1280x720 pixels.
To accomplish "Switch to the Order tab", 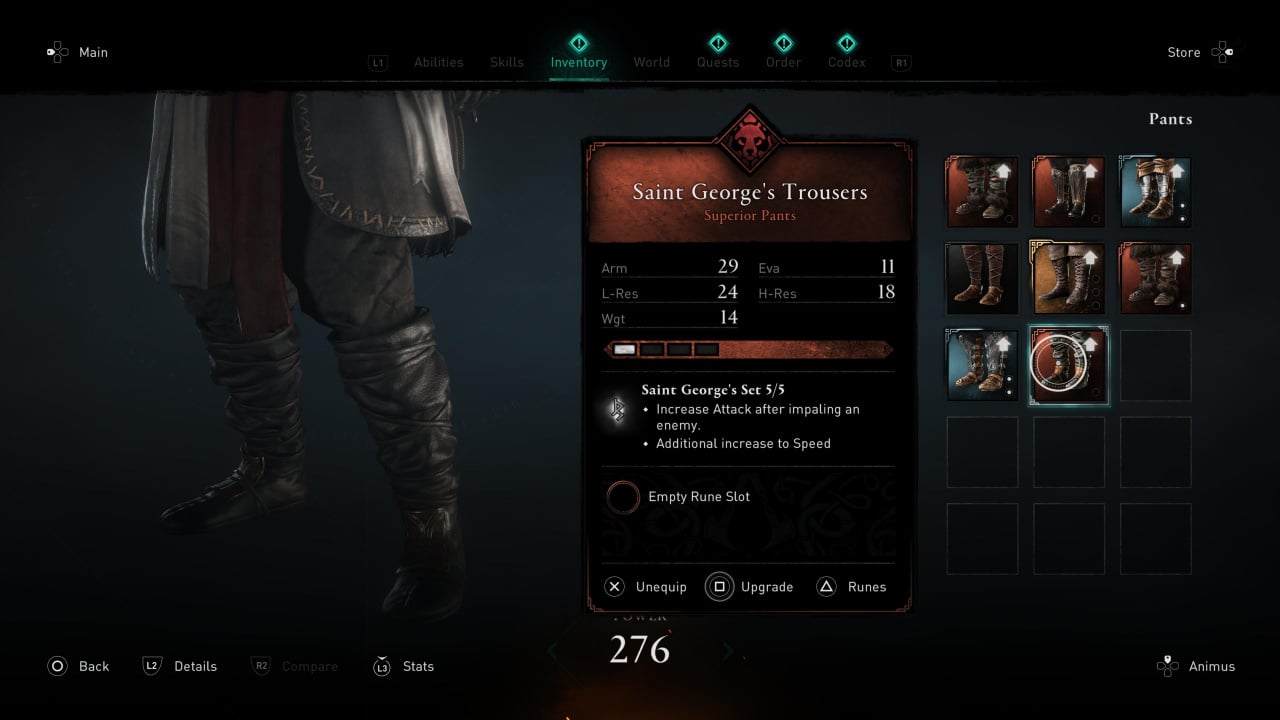I will tap(783, 62).
